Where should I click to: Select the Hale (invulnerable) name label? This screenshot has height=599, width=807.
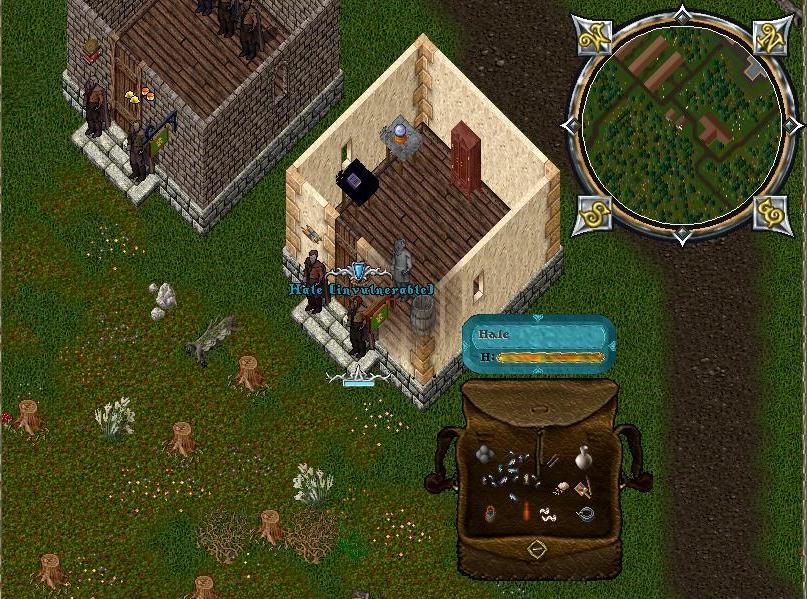362,290
